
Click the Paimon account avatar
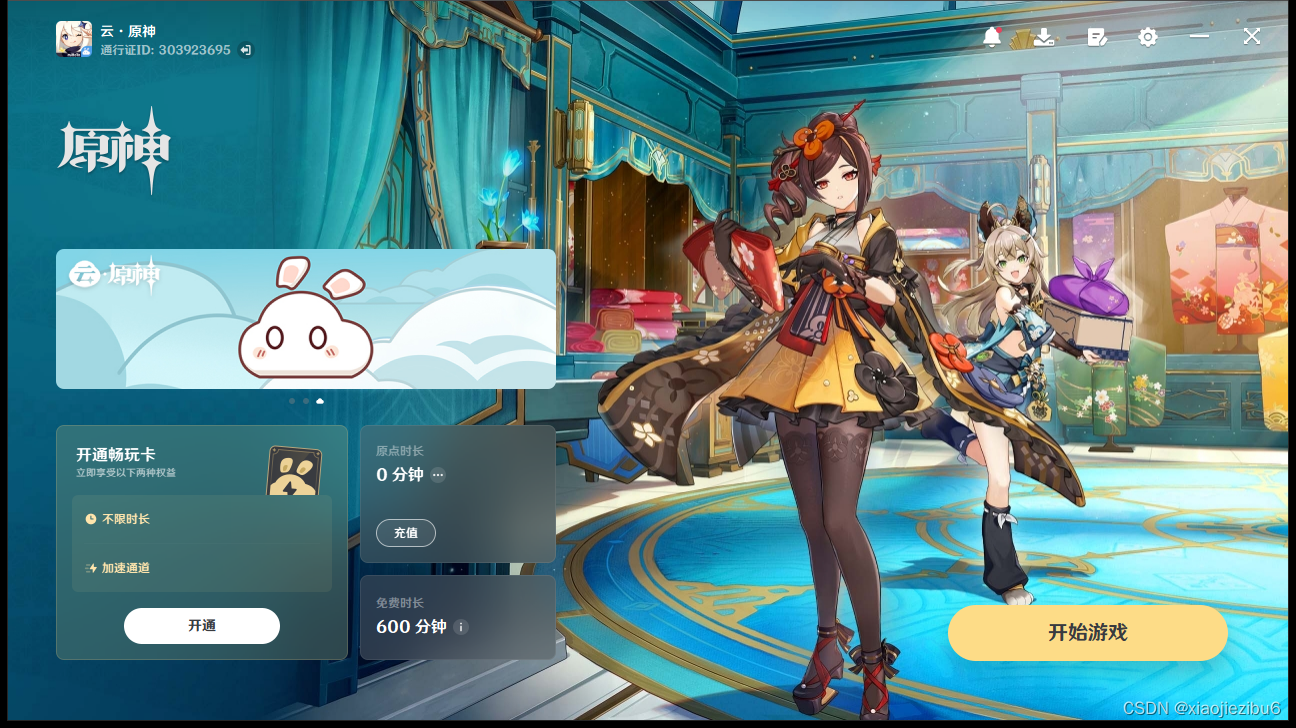(x=74, y=39)
